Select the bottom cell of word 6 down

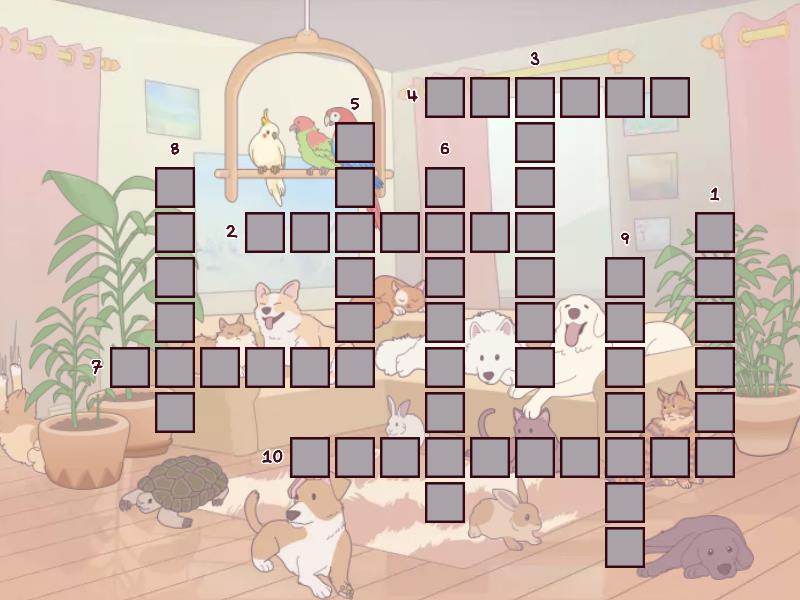445,502
